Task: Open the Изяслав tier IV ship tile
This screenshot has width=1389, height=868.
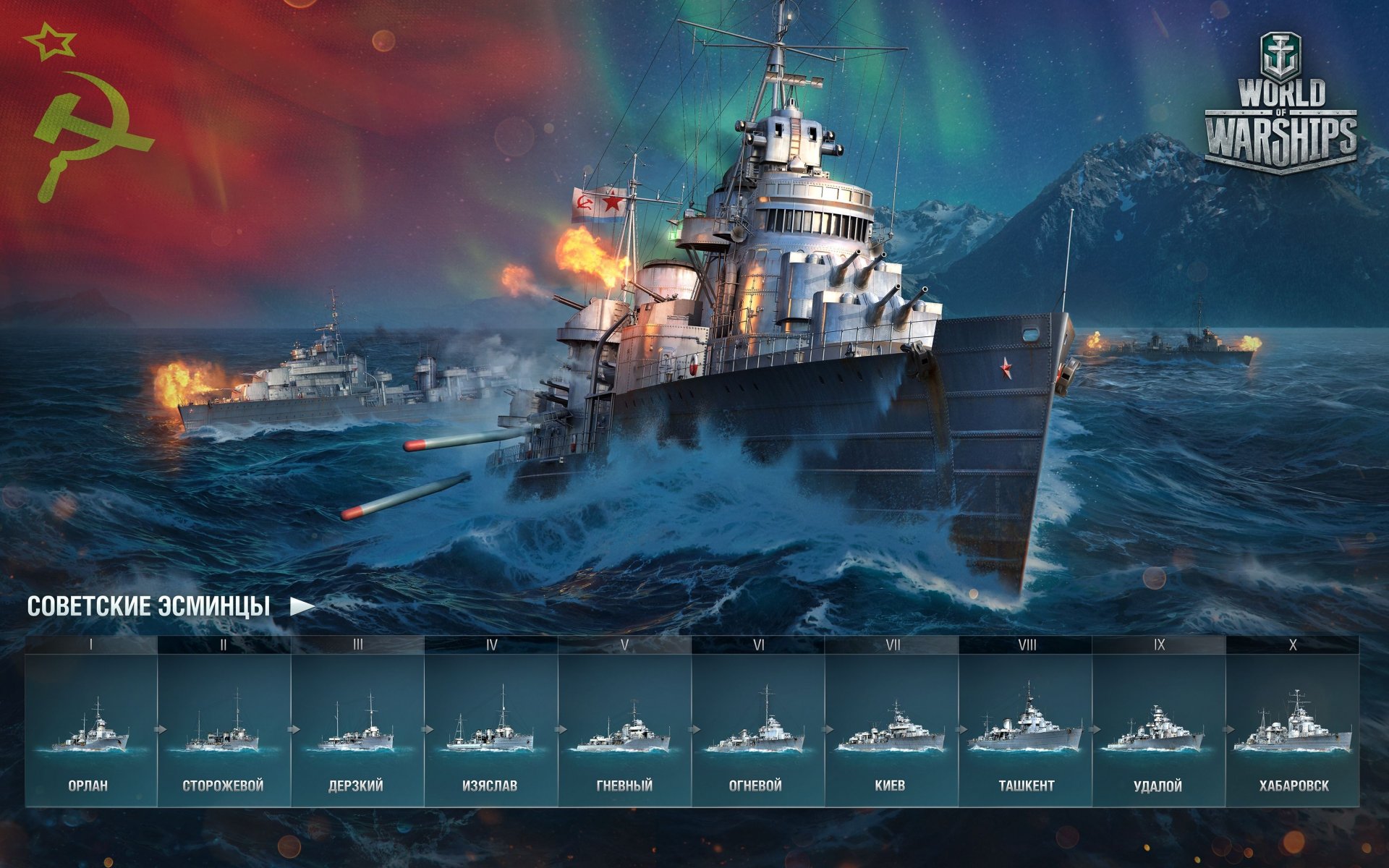Action: point(490,731)
